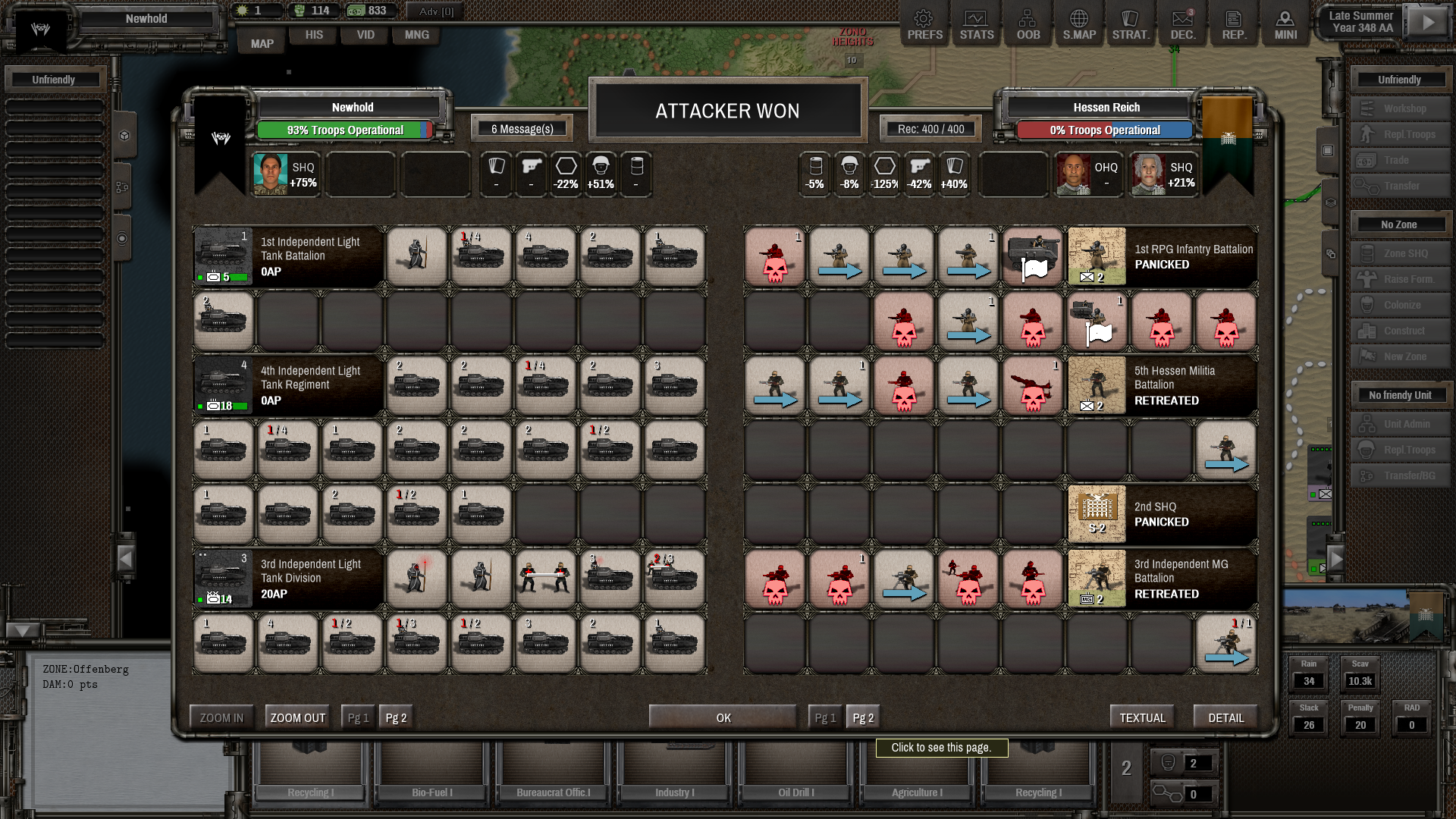
Task: Switch to the VID tab
Action: tap(366, 35)
